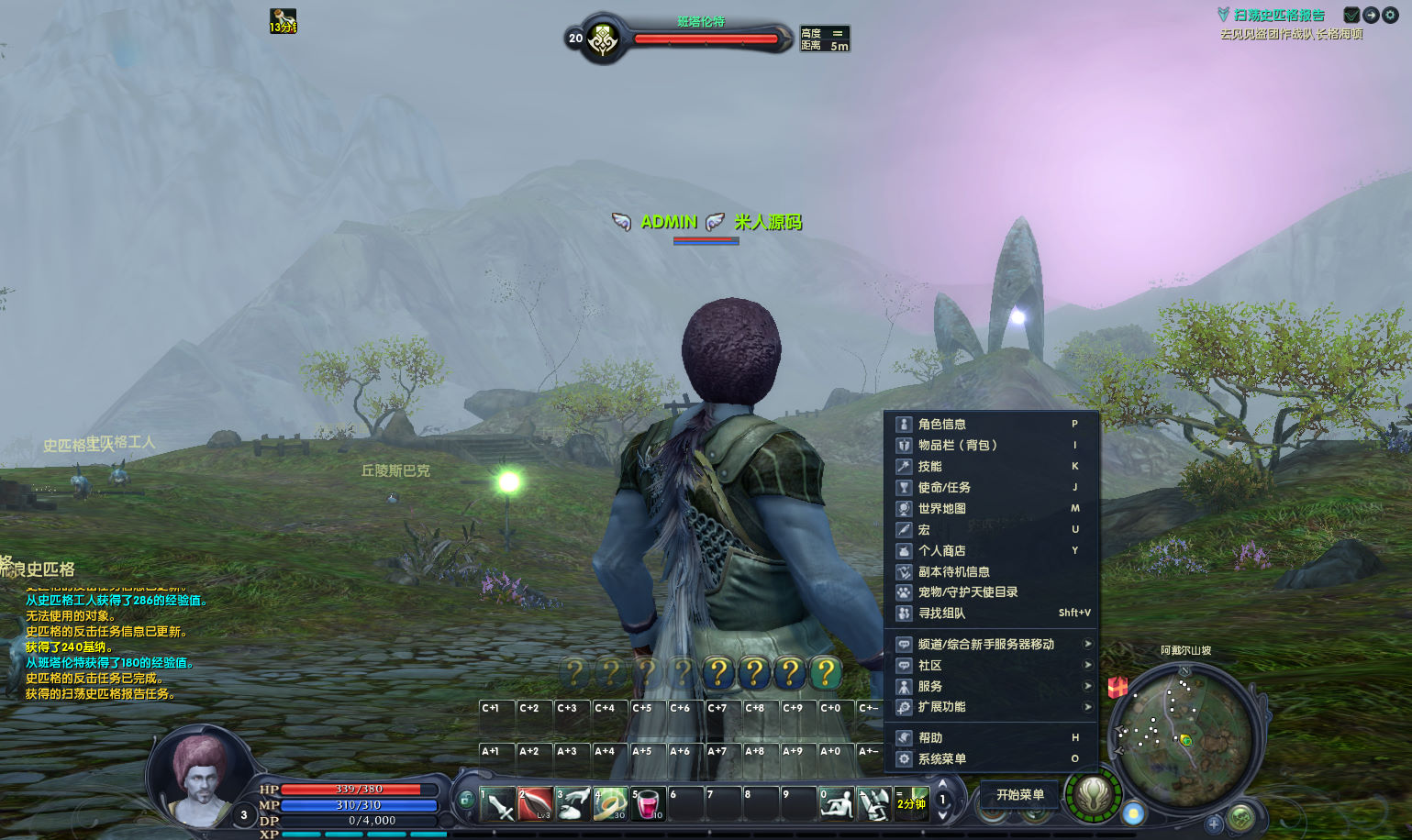Screen dimensions: 1412x840
Task: Select 技能 skills in the start menu
Action: (929, 467)
